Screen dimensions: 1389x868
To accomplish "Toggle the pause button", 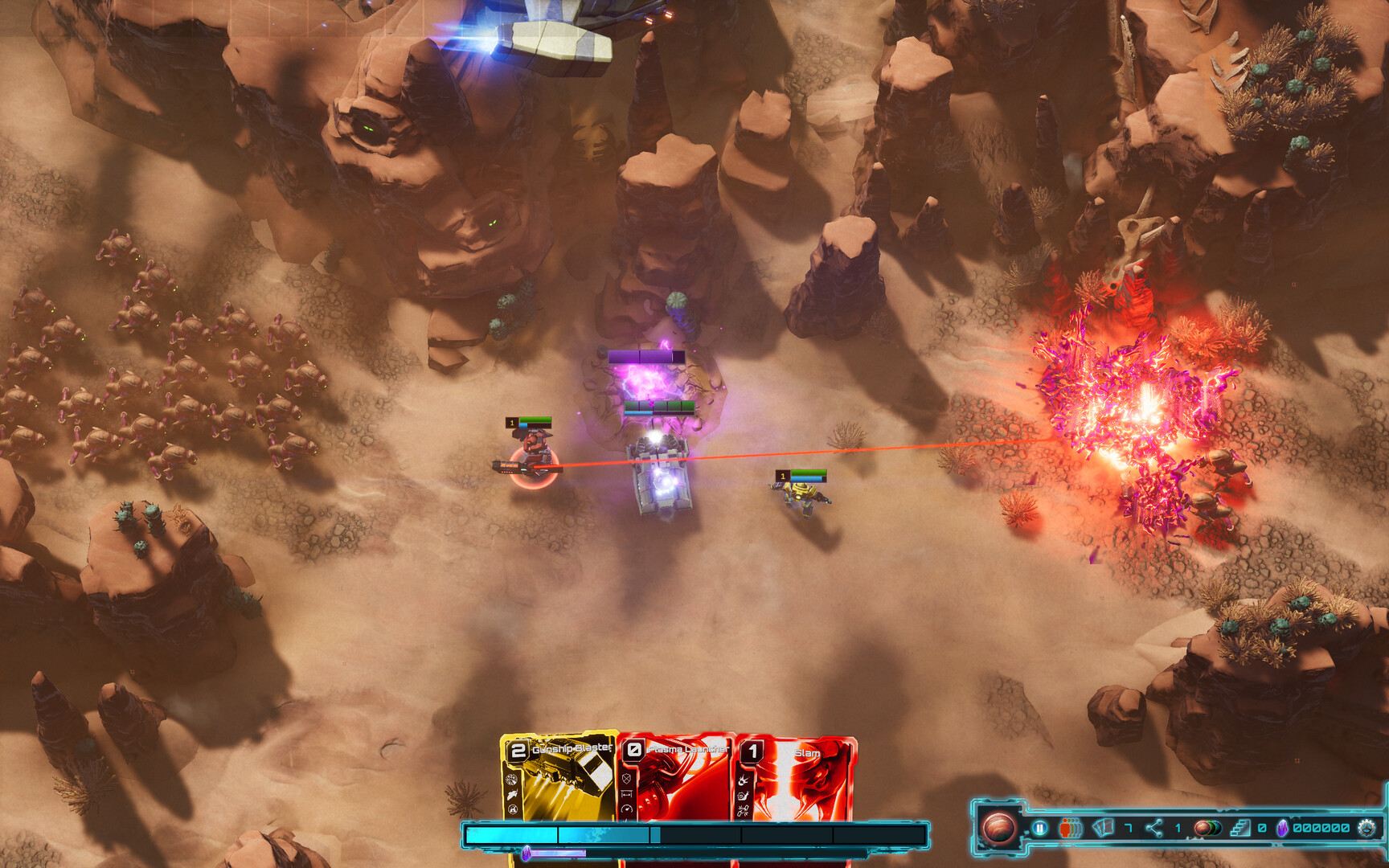I will tap(1039, 828).
